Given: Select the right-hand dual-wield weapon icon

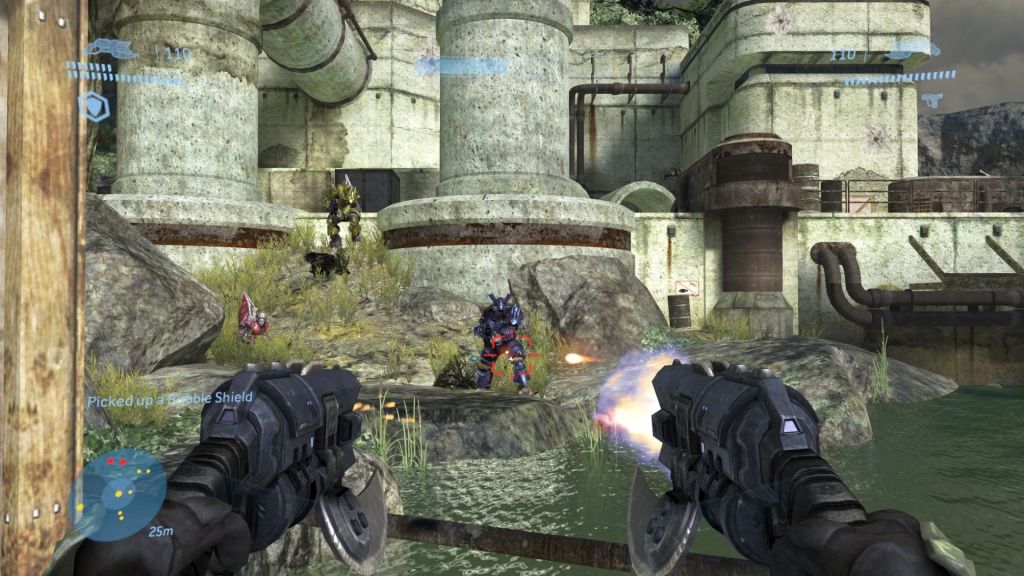Looking at the screenshot, I should tap(911, 48).
